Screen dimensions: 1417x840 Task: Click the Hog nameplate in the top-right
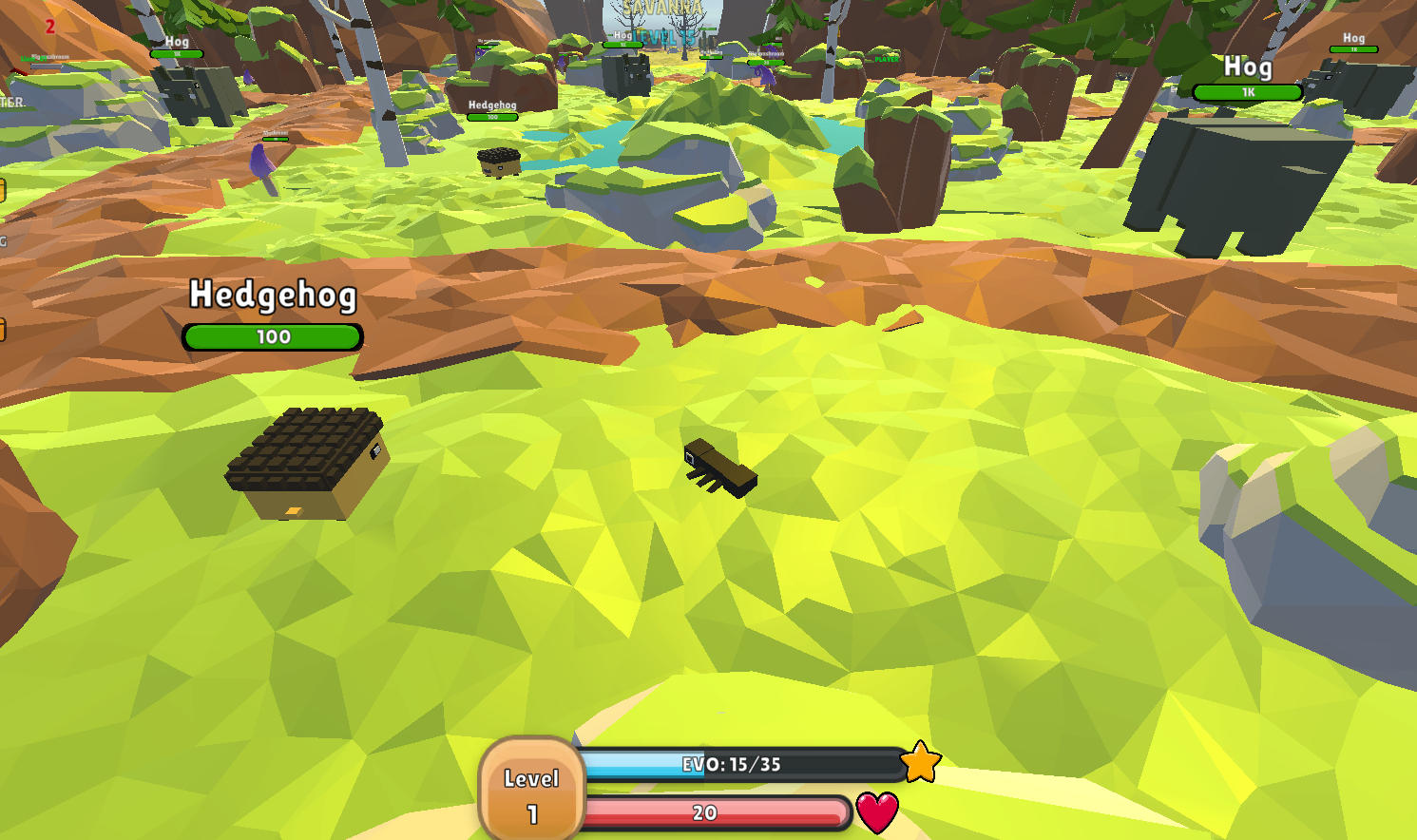[x=1248, y=67]
